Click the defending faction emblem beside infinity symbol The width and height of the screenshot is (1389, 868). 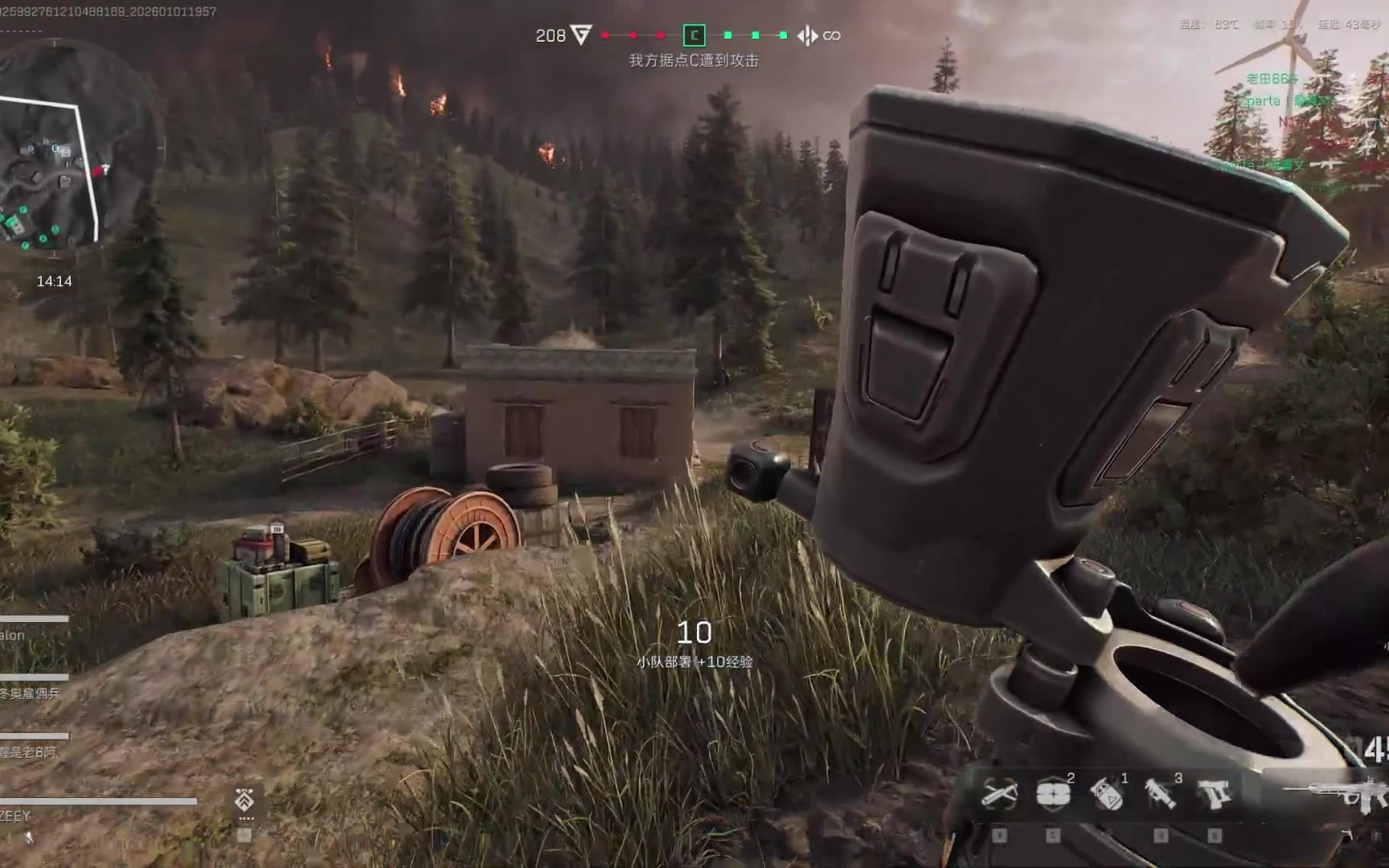(807, 35)
